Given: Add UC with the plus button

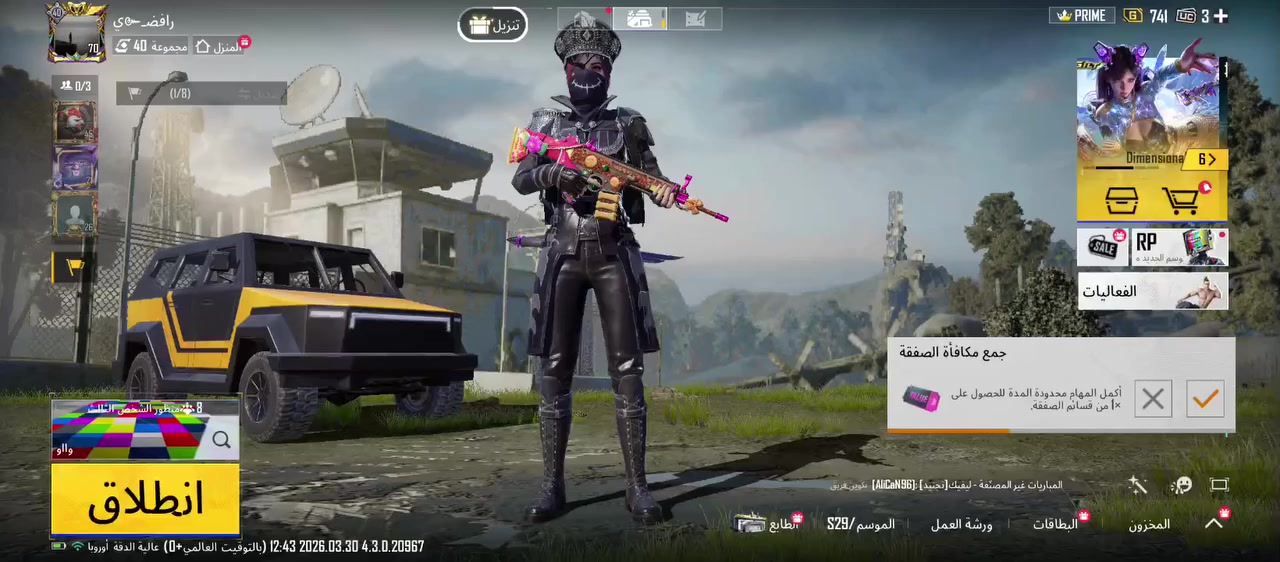Looking at the screenshot, I should (x=1220, y=16).
